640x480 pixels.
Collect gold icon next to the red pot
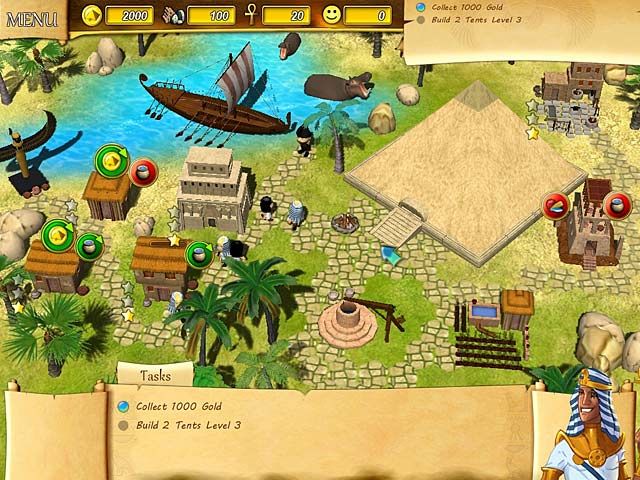point(111,160)
